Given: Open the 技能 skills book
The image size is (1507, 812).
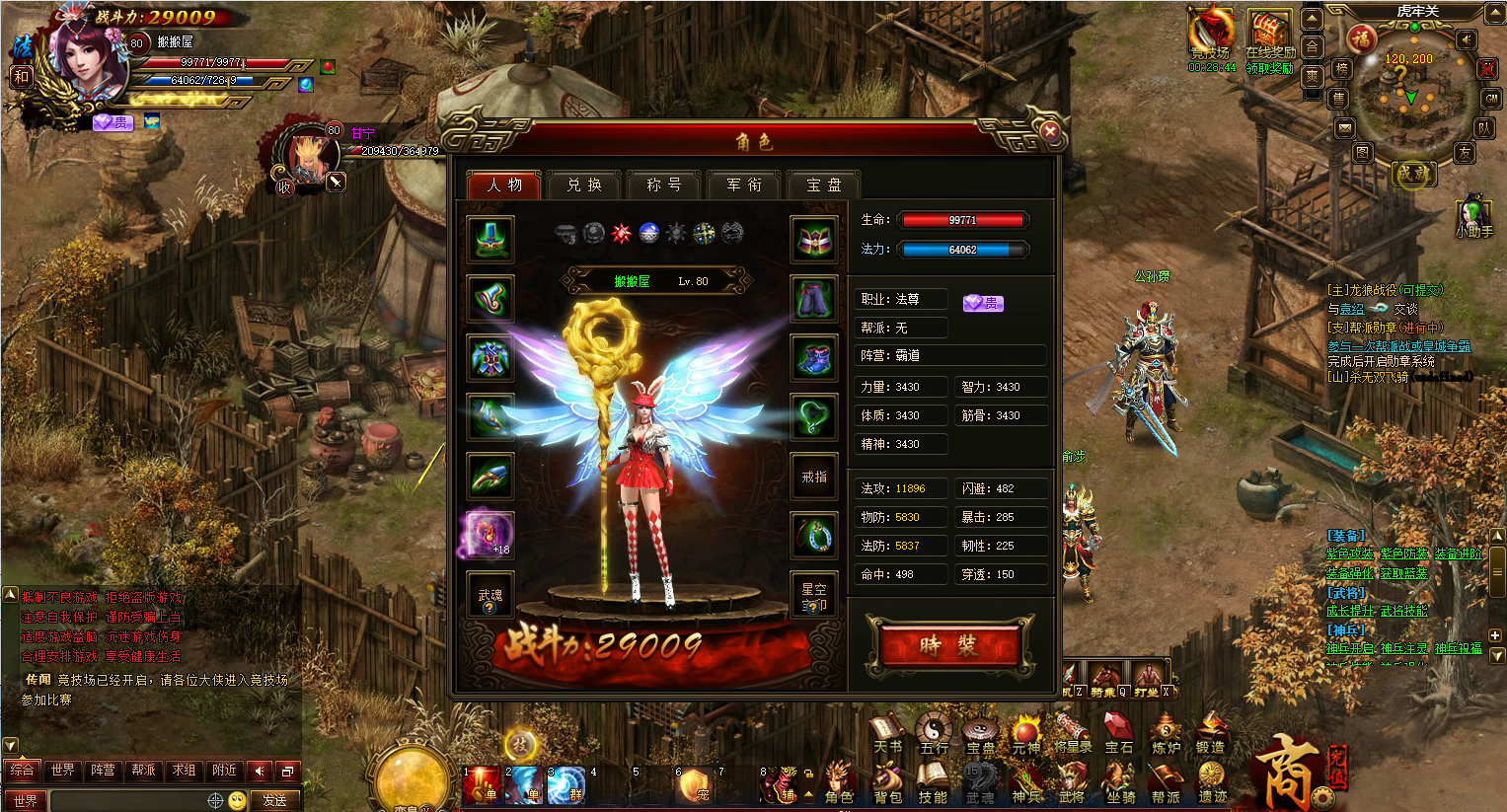Looking at the screenshot, I should point(933,784).
